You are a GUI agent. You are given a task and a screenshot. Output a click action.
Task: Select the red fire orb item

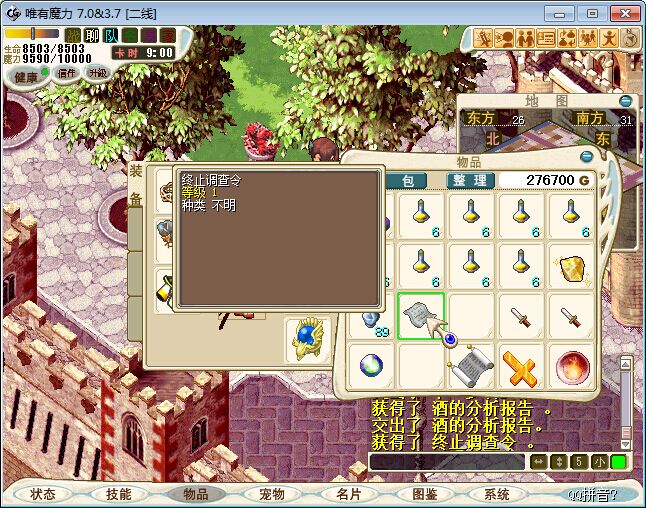click(571, 366)
